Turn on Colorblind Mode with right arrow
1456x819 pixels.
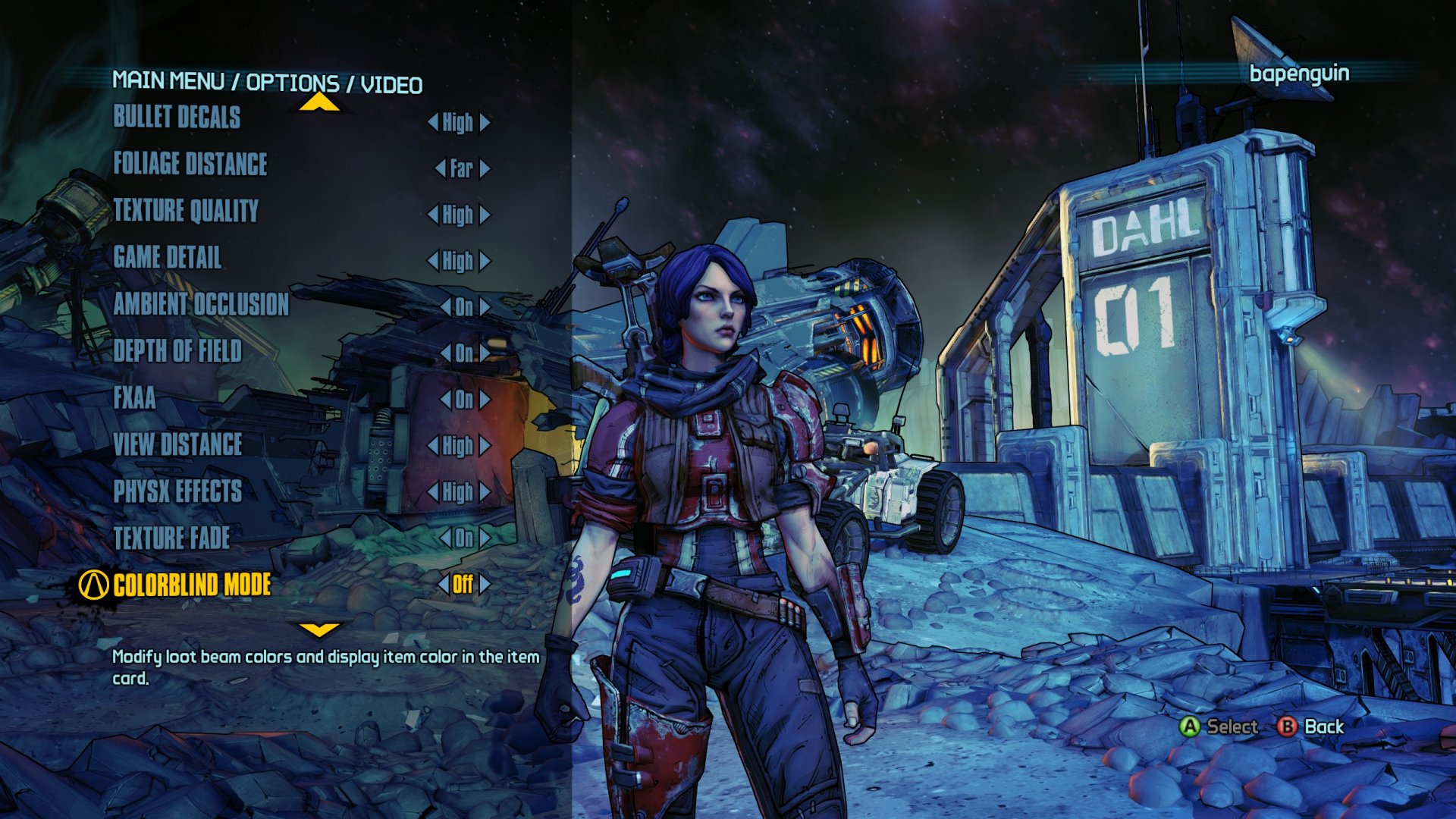(485, 585)
